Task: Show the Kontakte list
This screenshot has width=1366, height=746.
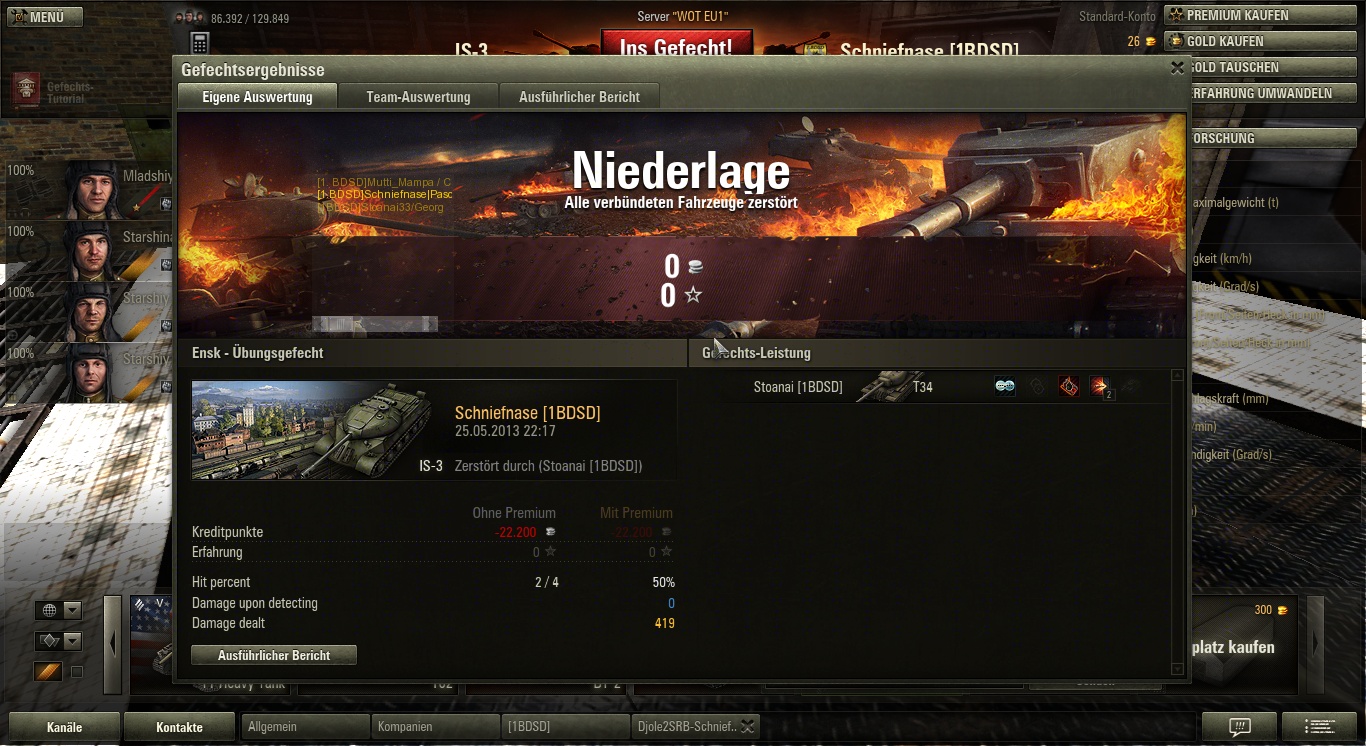Action: click(180, 727)
